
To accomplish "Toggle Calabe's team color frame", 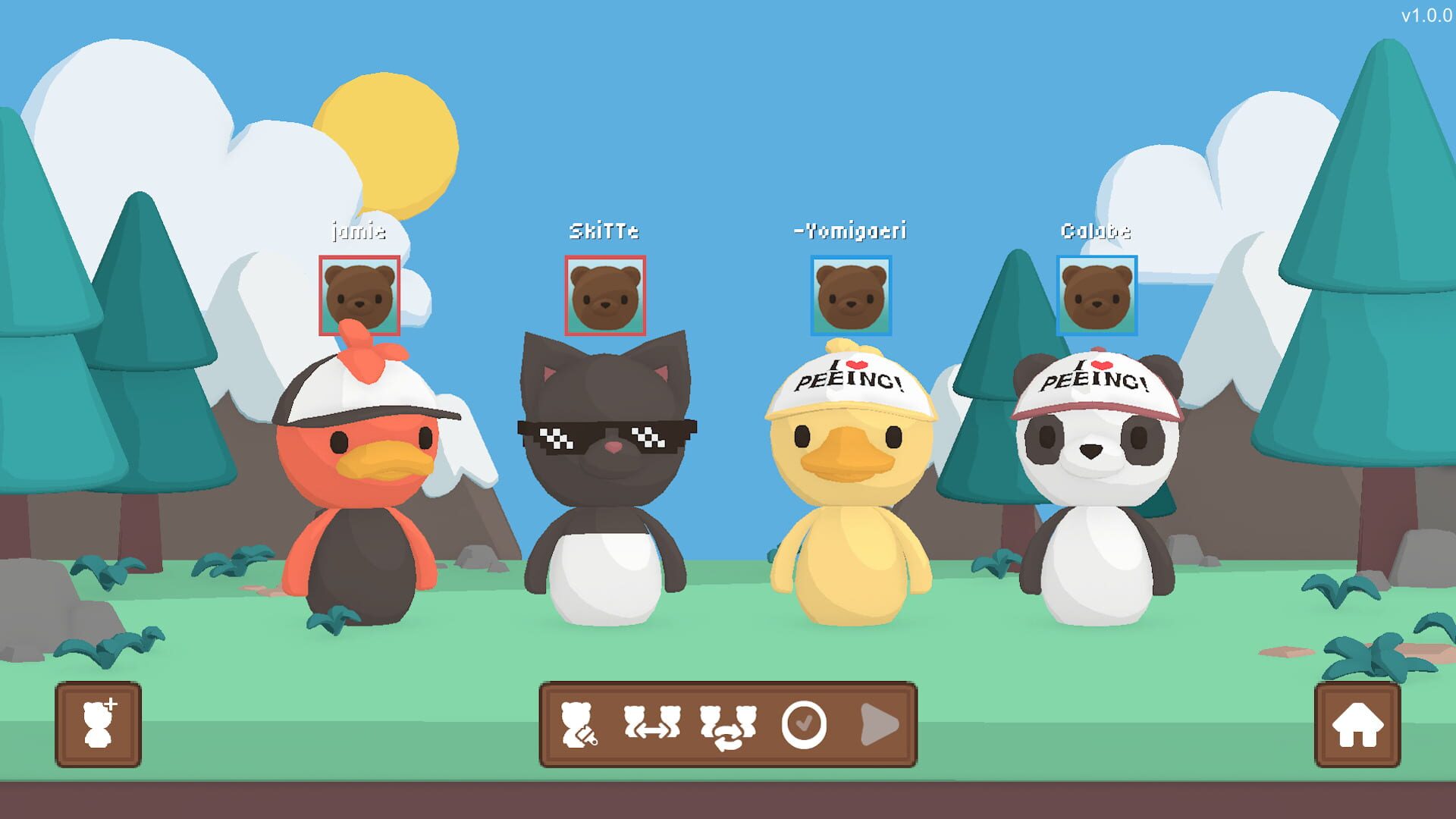I will 1097,297.
